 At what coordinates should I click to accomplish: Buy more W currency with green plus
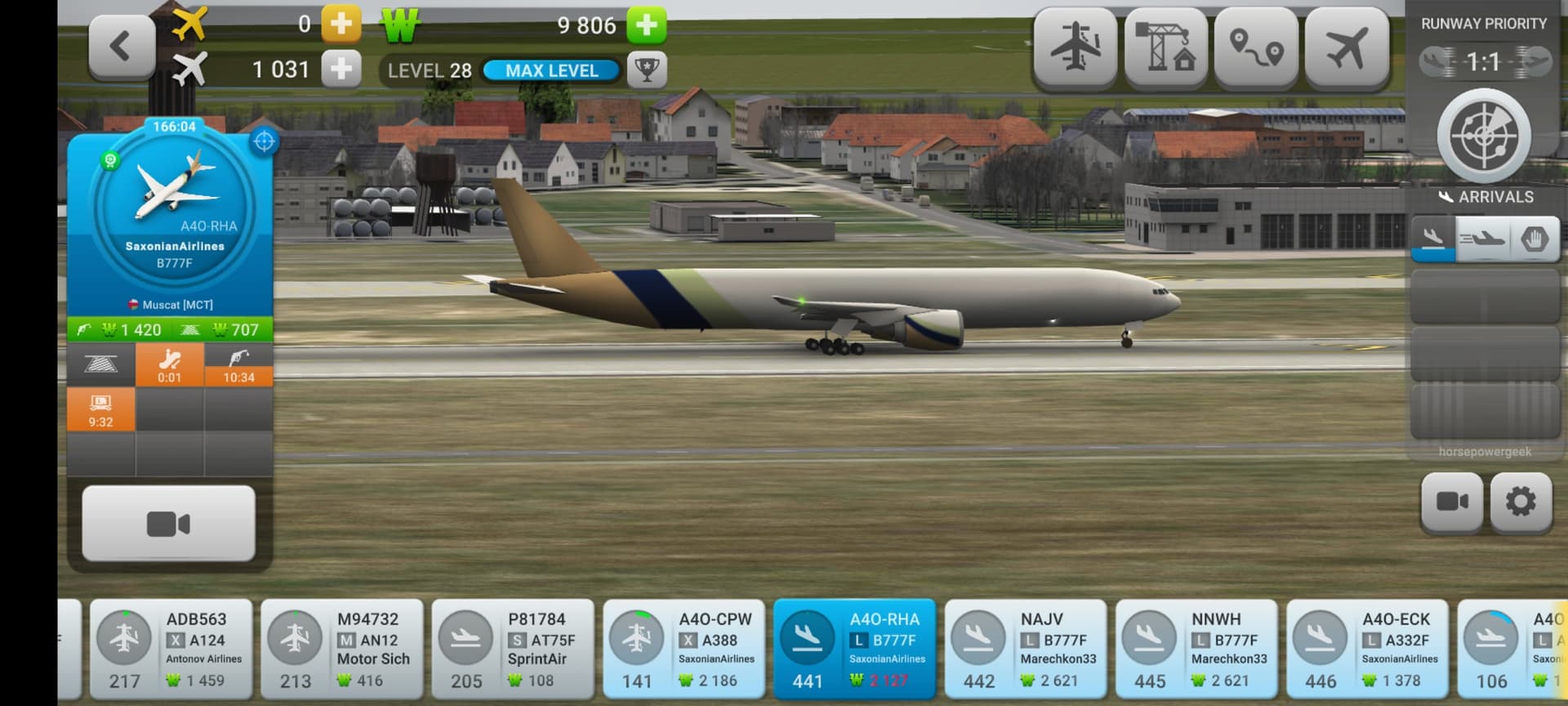(647, 25)
